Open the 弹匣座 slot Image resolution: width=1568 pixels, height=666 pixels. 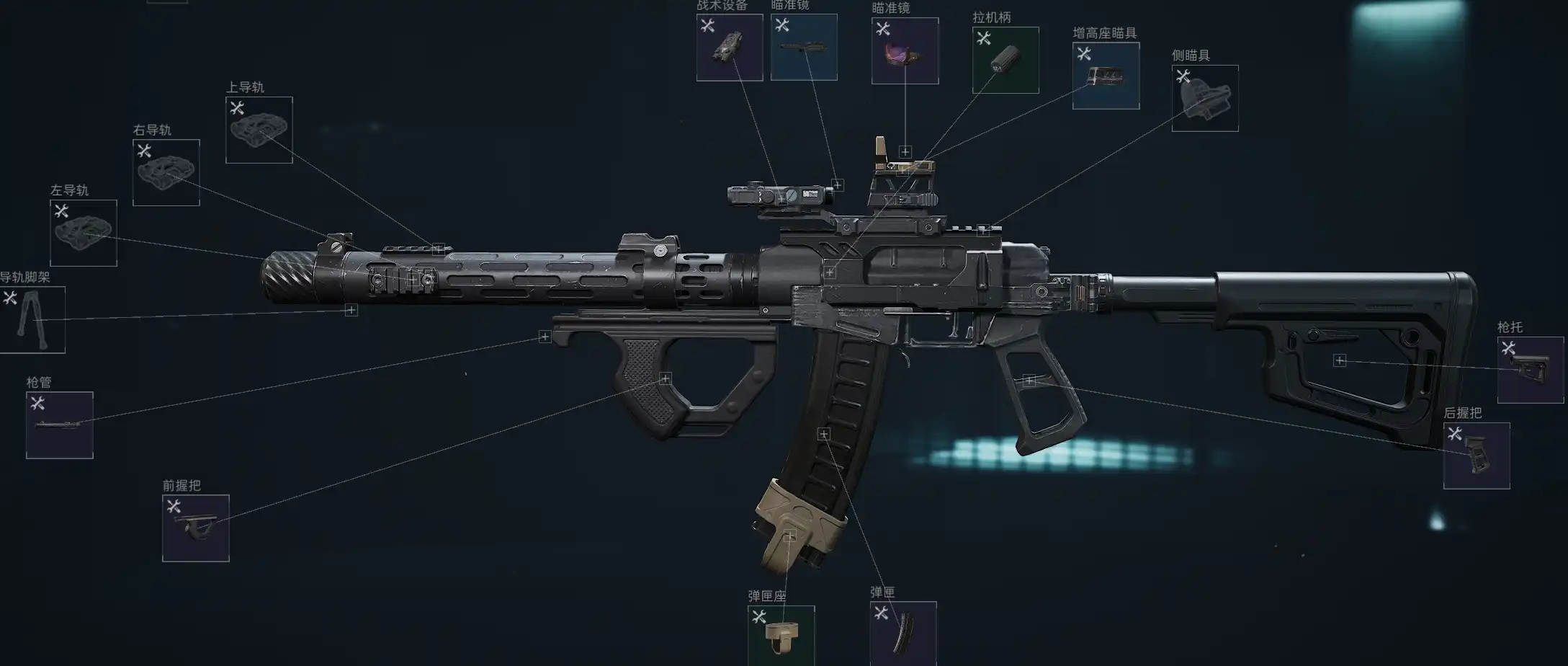pyautogui.click(x=781, y=636)
